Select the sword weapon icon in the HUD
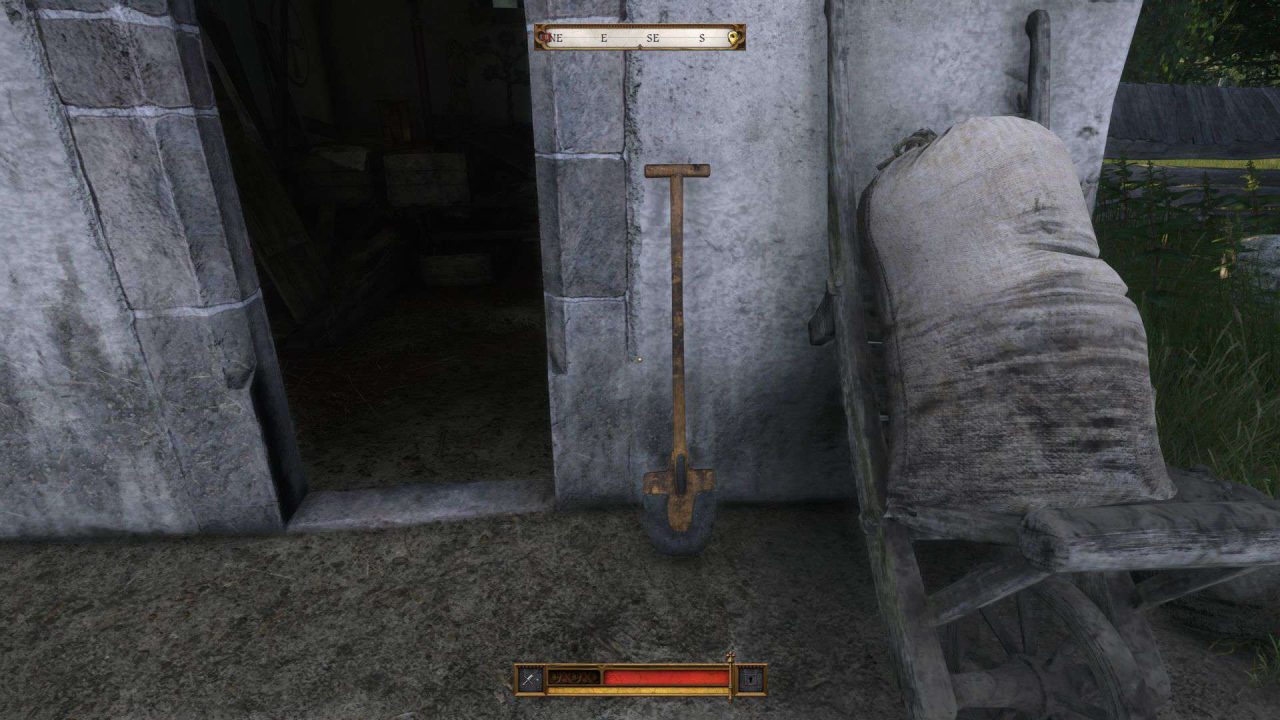The height and width of the screenshot is (720, 1280). (x=529, y=678)
